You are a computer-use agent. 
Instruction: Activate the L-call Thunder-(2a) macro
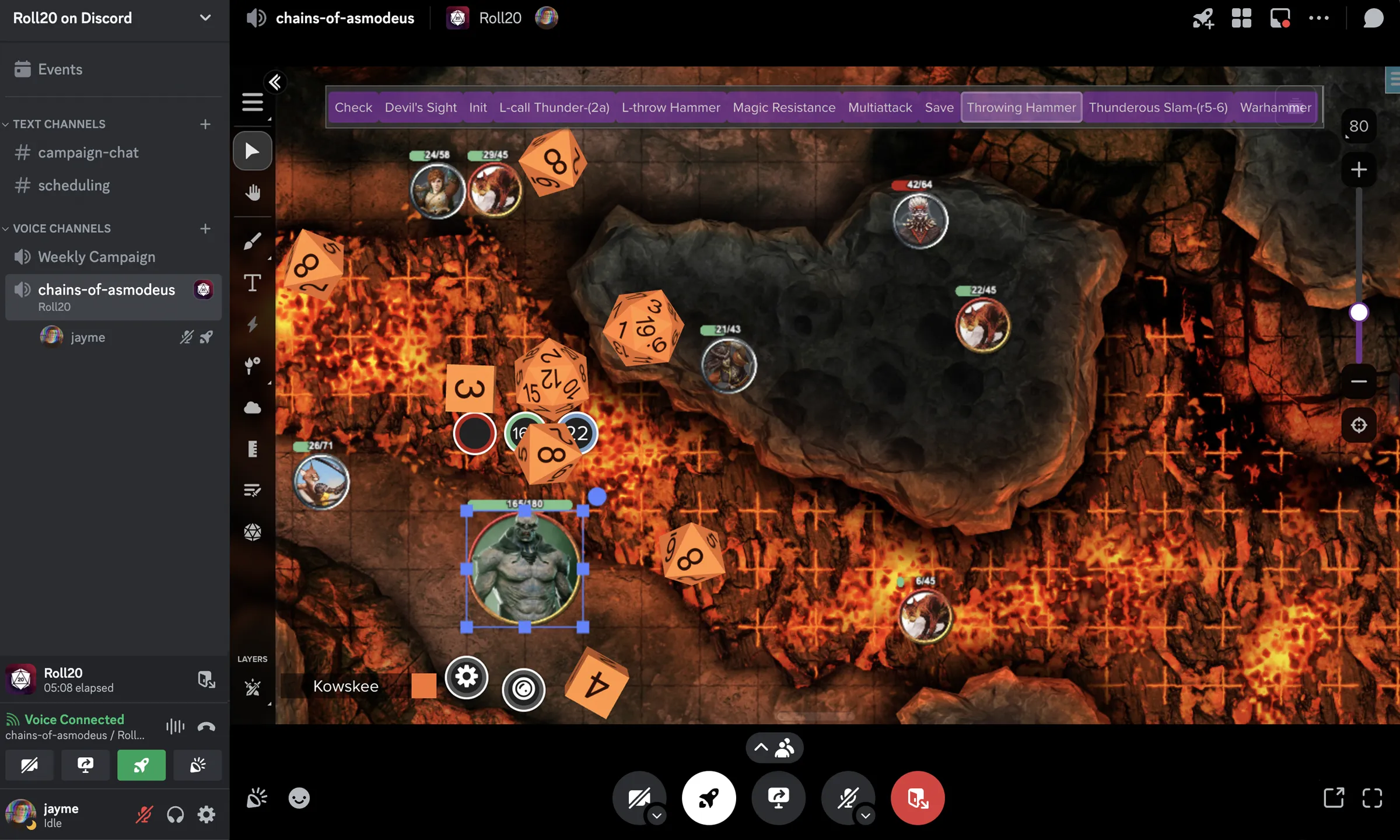554,107
